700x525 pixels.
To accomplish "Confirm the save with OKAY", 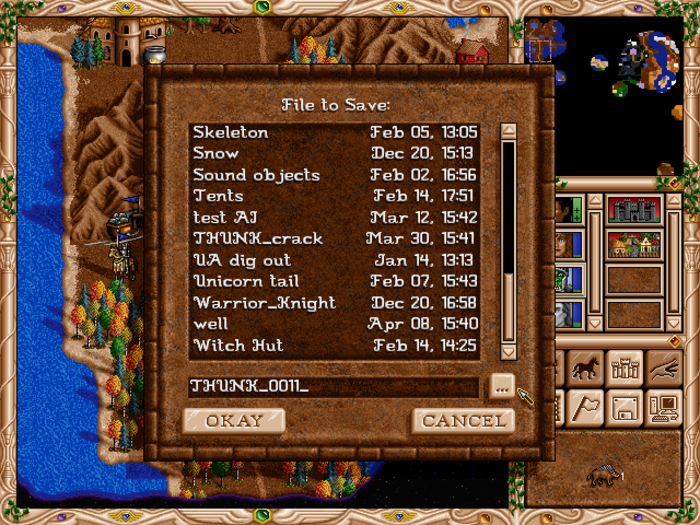I will click(234, 420).
